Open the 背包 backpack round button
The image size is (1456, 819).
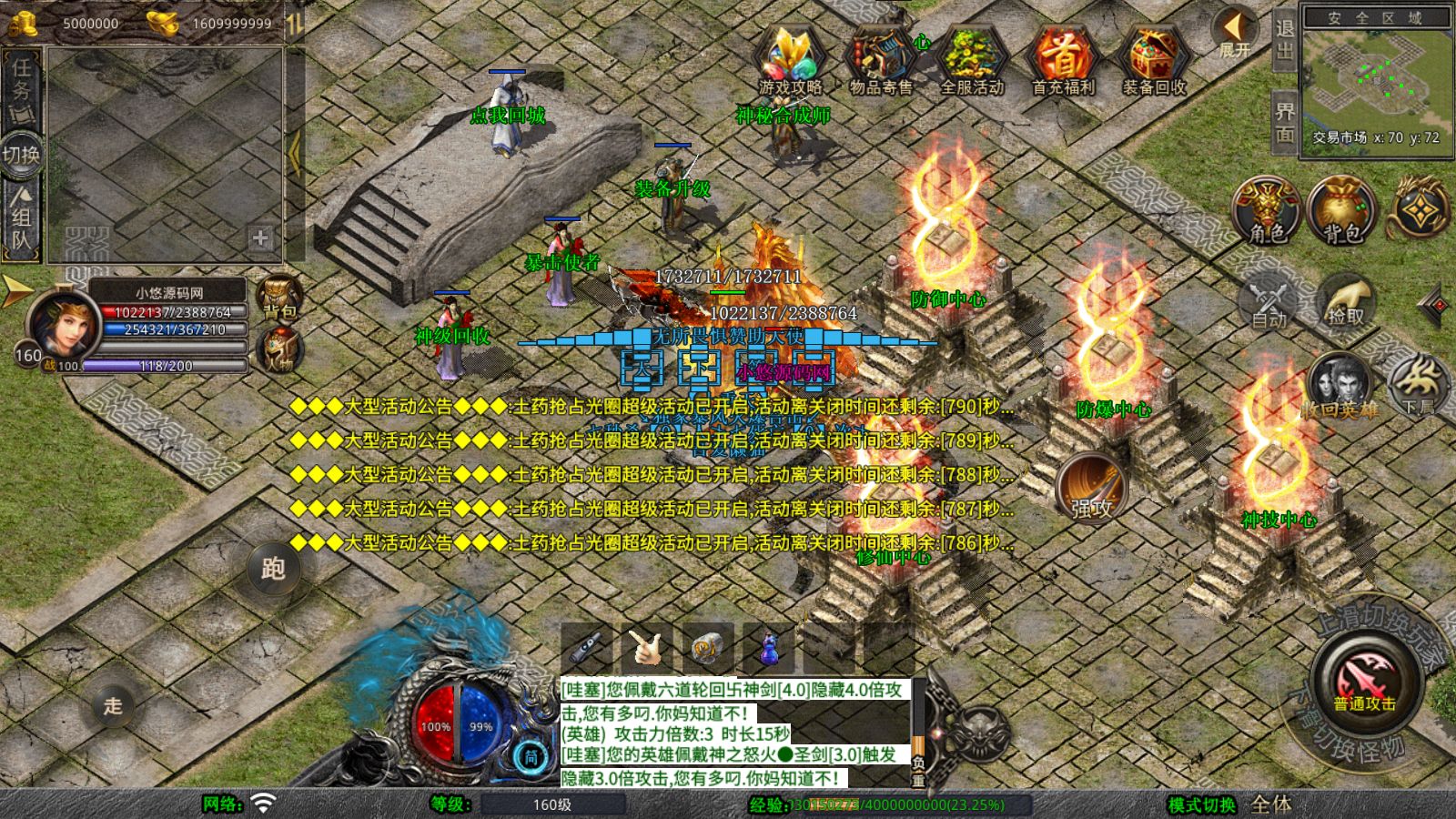[1341, 211]
